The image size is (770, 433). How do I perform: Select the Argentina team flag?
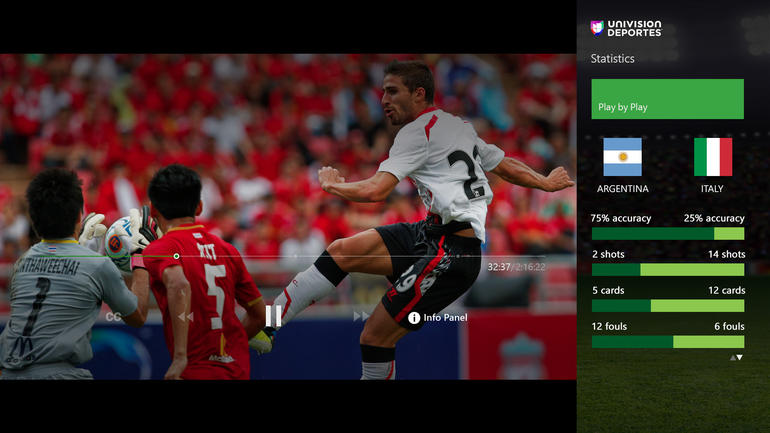tap(622, 157)
